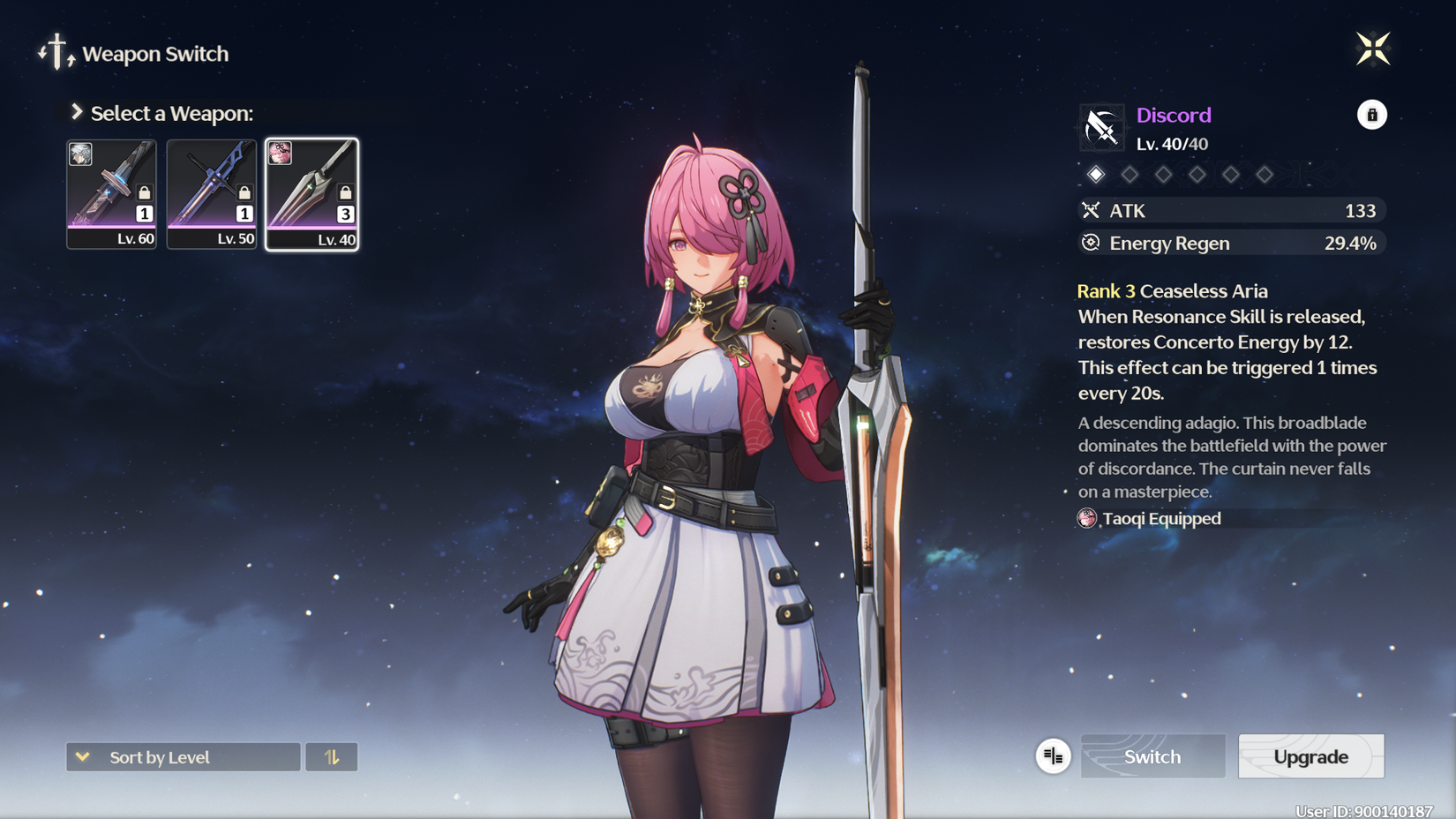Screen dimensions: 1456x819
Task: Click the Switch weapon button
Action: click(1152, 756)
